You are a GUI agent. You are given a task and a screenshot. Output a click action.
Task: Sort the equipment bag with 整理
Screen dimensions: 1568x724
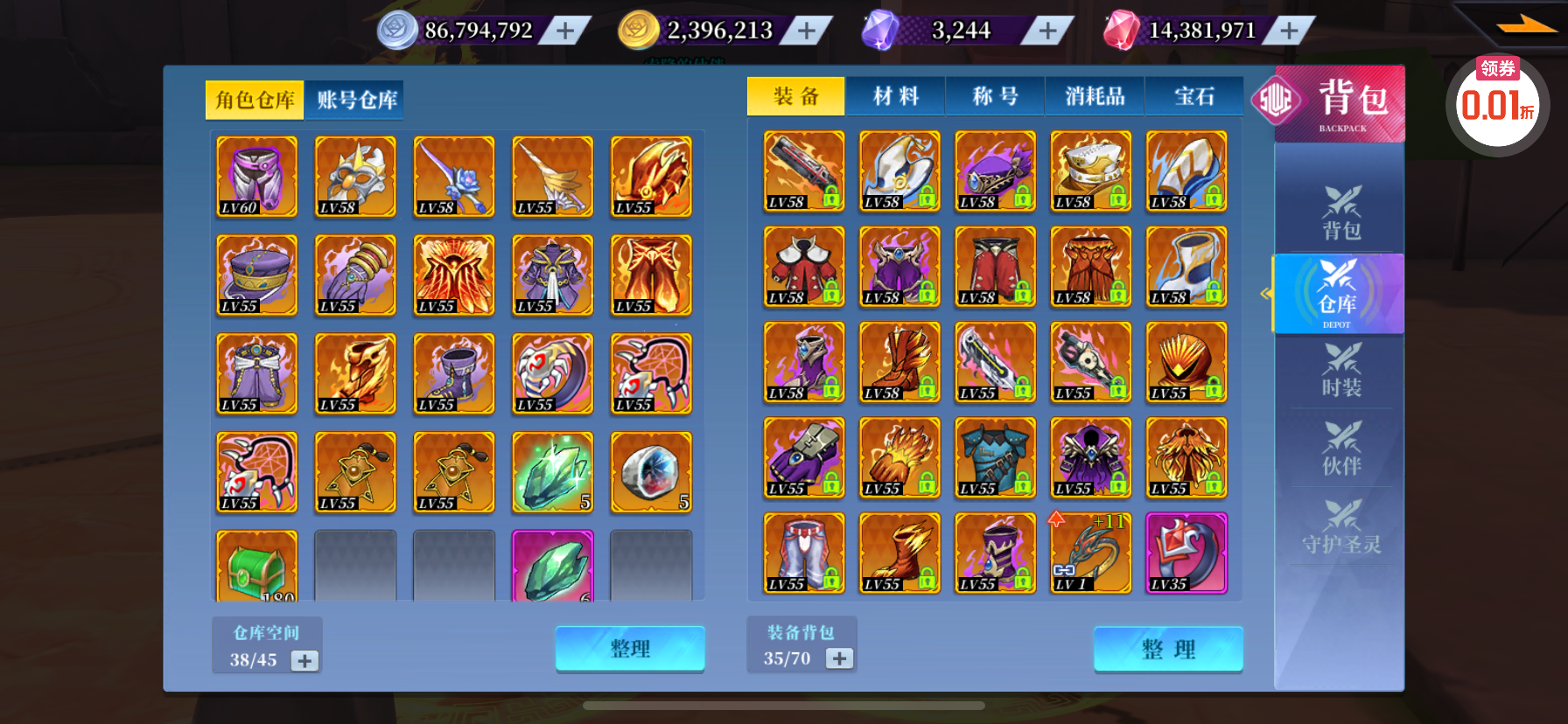click(1168, 649)
